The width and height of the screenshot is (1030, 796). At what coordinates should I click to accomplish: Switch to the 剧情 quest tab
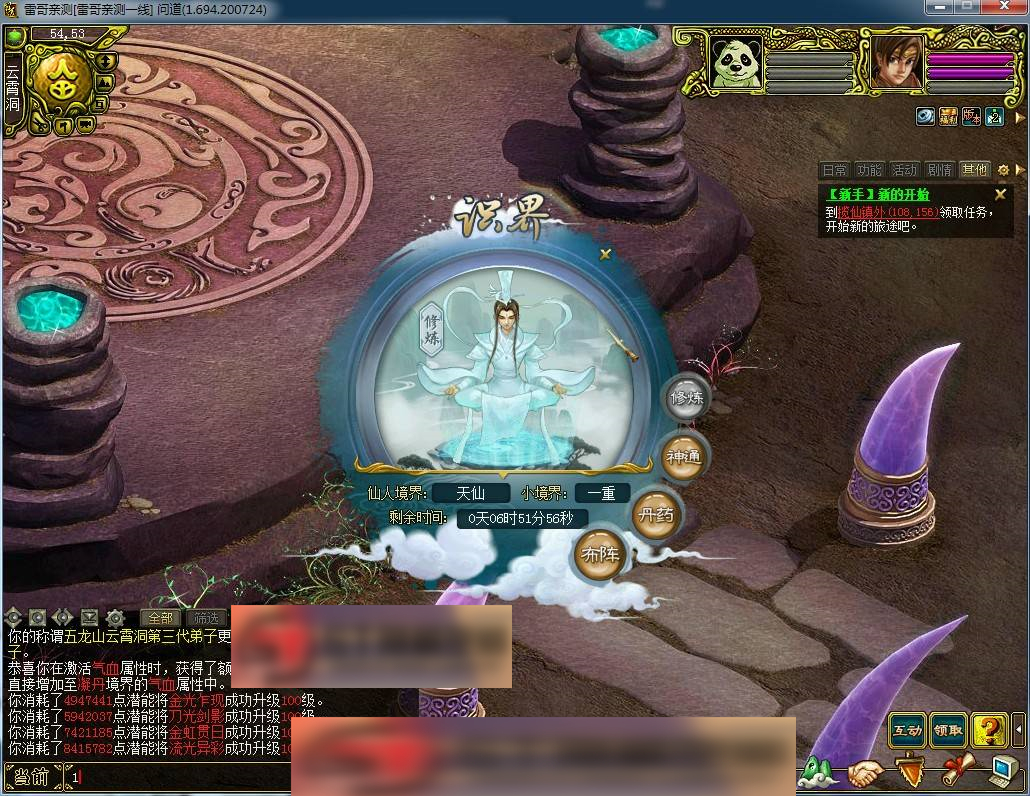pyautogui.click(x=939, y=170)
